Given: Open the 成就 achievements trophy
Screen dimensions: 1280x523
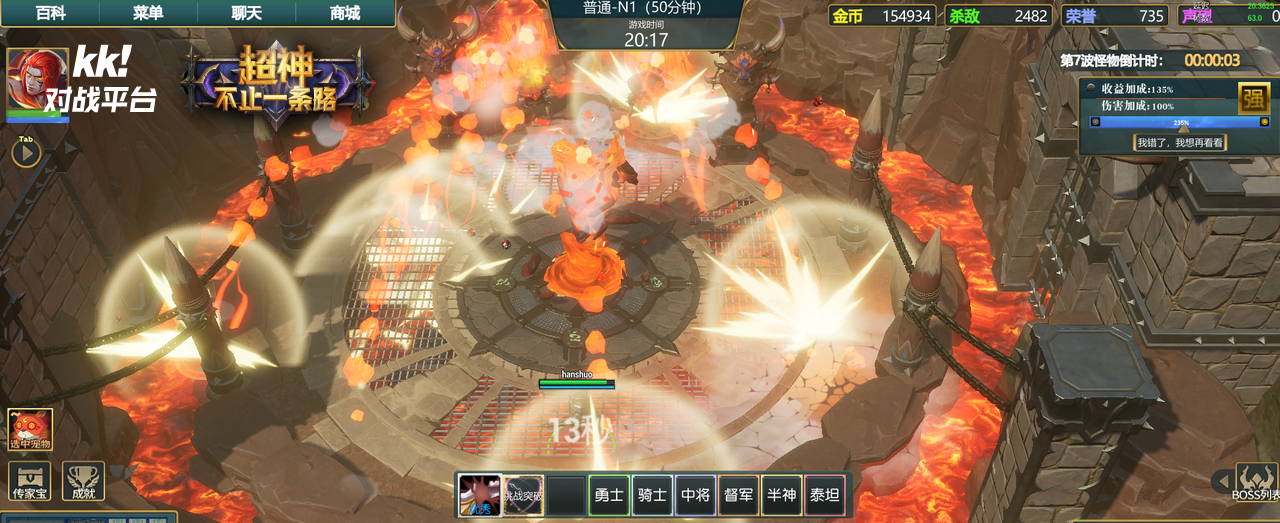Looking at the screenshot, I should 83,481.
